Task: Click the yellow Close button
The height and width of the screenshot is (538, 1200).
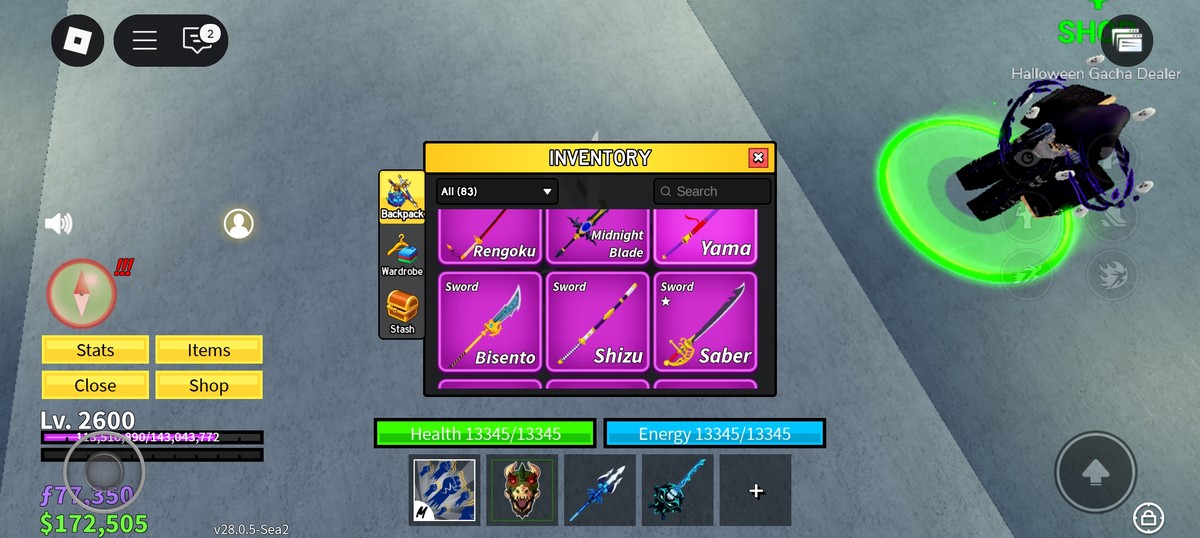Action: point(95,385)
